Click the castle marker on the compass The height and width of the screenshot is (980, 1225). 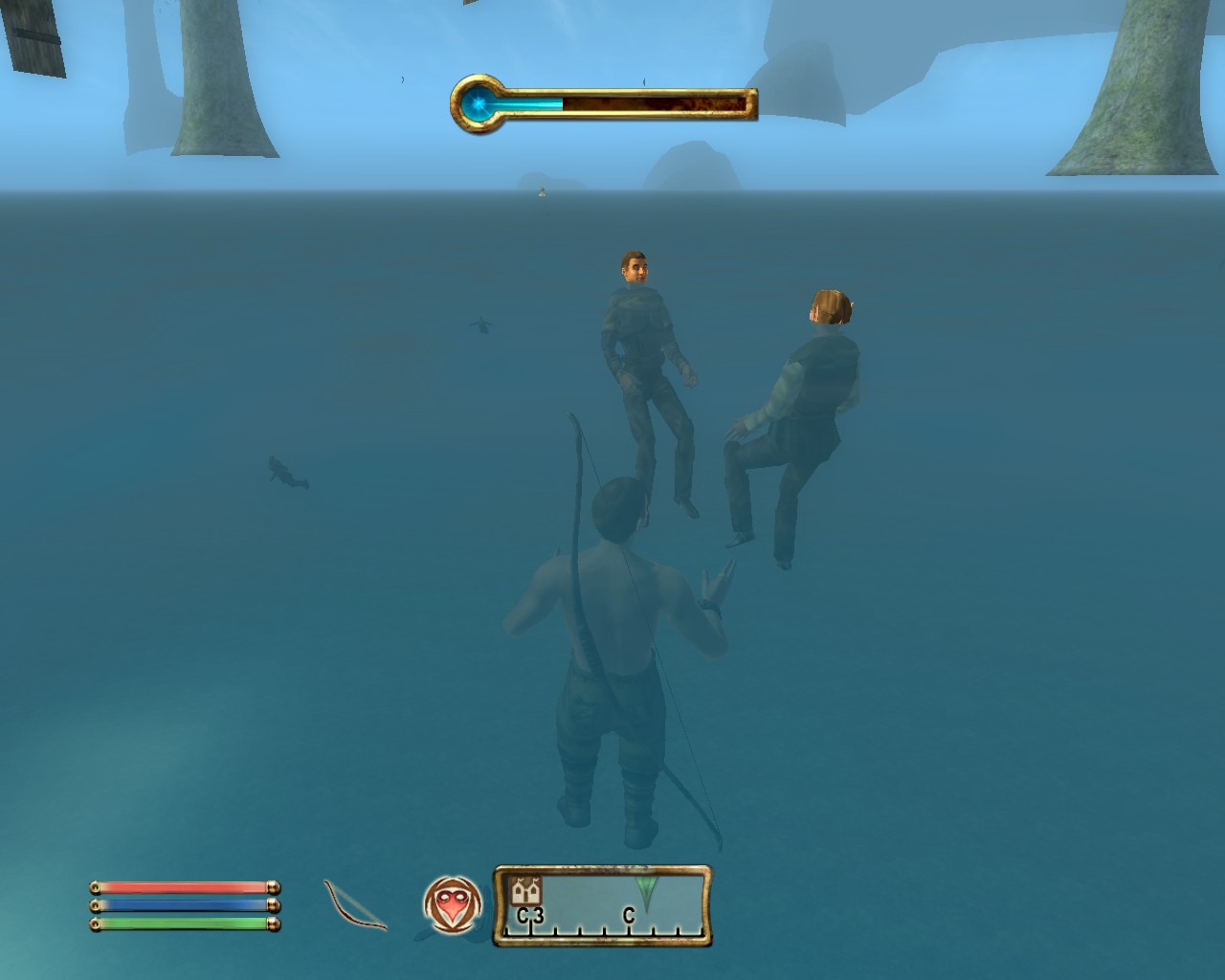[525, 891]
